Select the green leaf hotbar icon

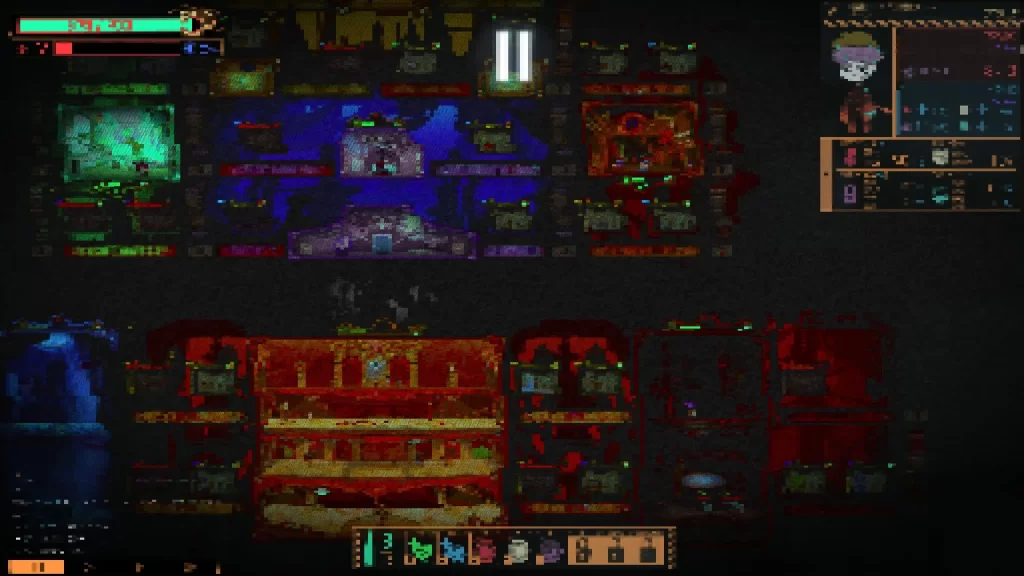point(420,549)
